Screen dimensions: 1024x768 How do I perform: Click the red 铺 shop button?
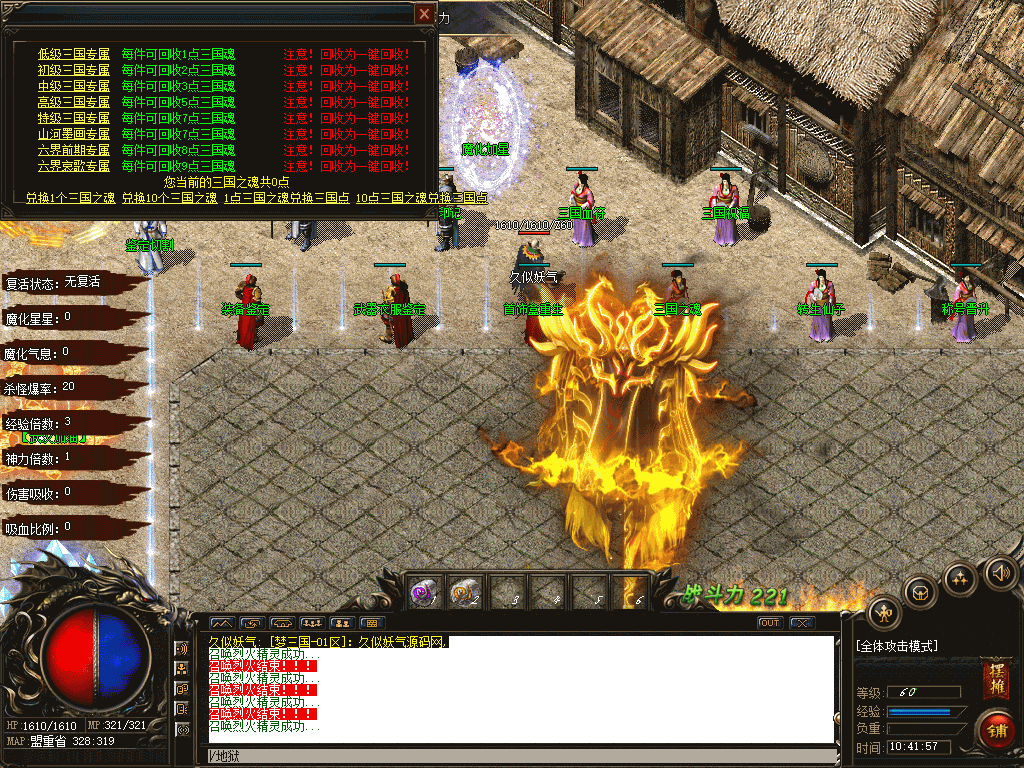click(996, 728)
